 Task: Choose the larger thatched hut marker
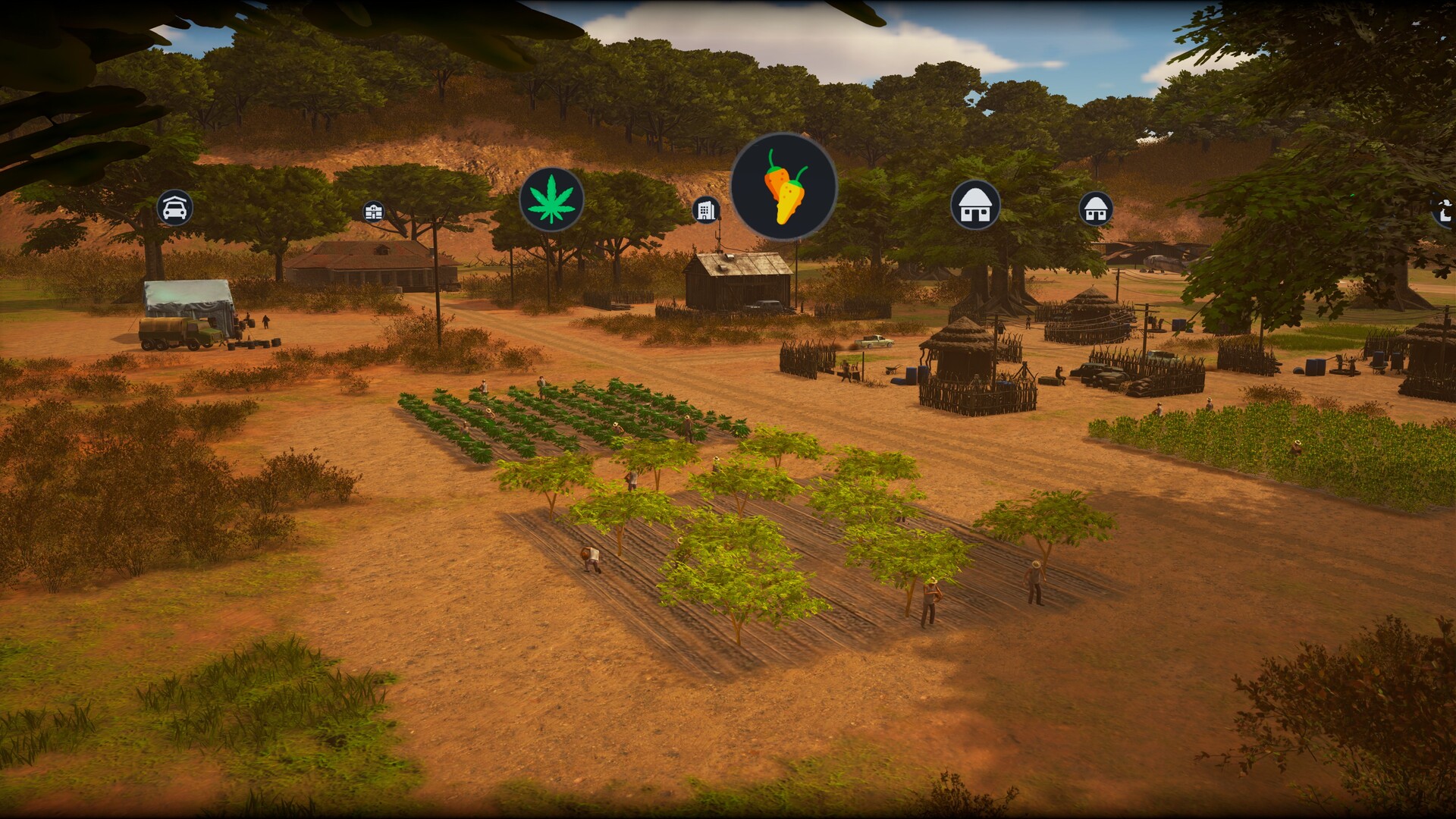975,205
